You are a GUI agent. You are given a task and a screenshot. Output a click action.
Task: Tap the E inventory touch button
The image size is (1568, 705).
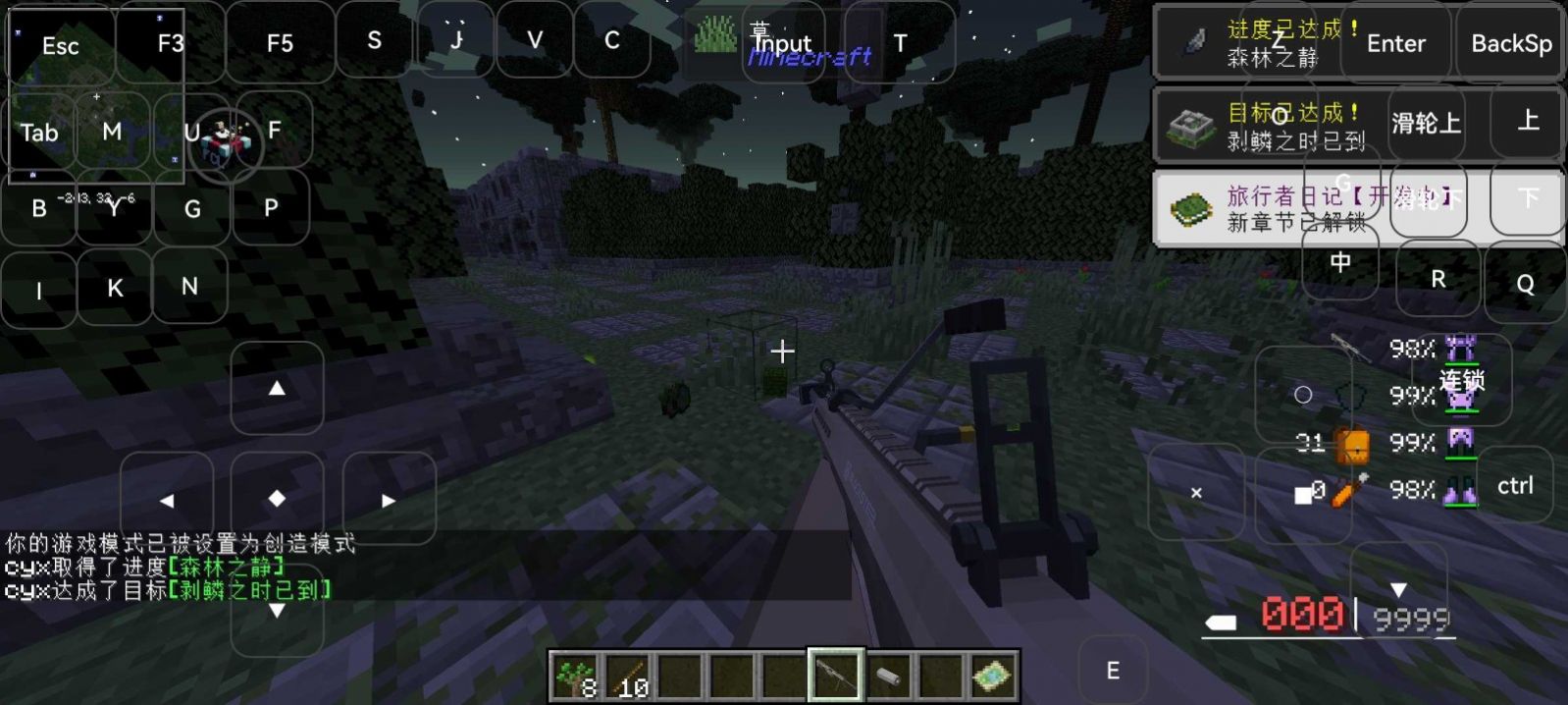[x=1113, y=671]
